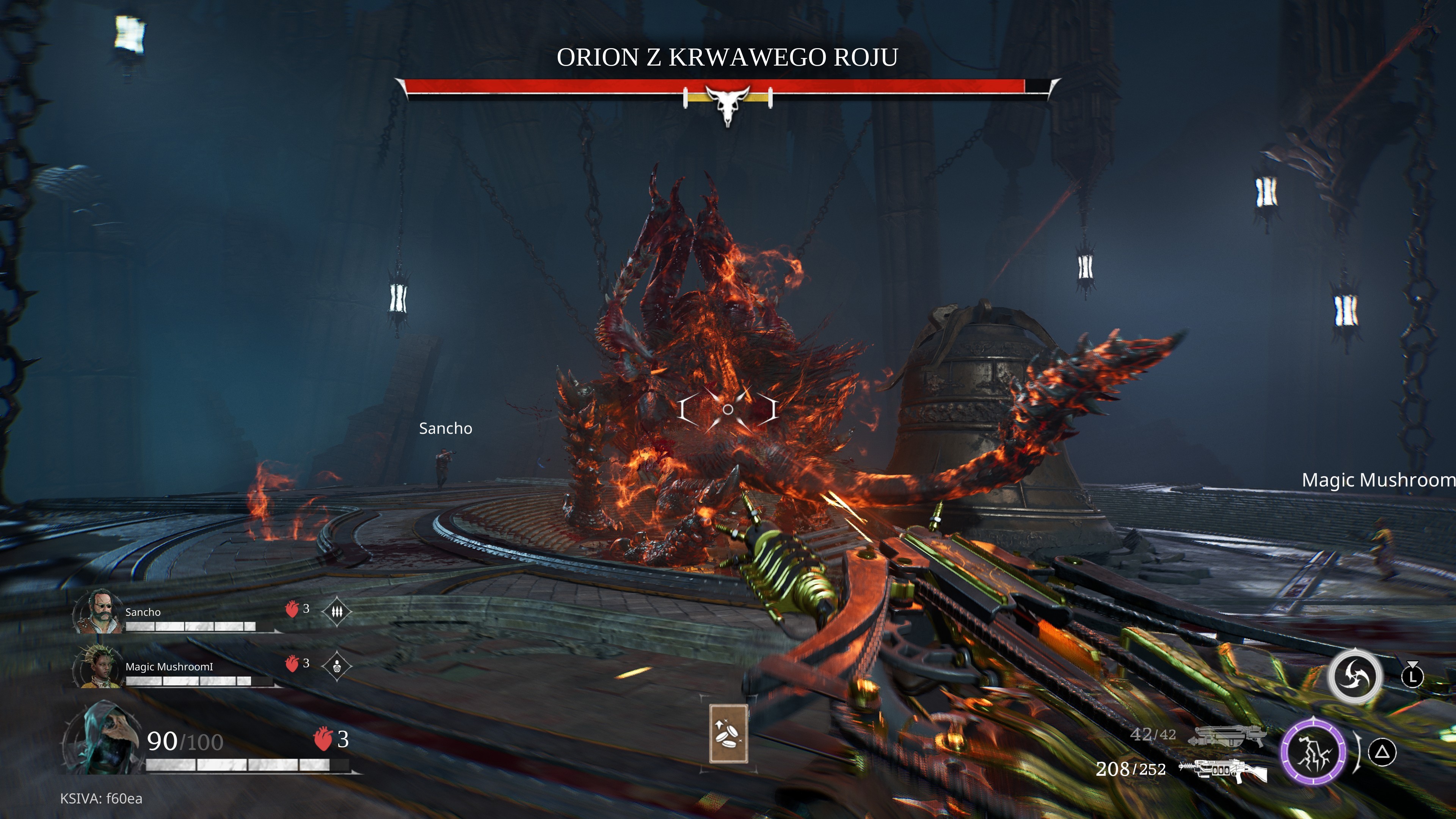Select the tarot card with coins
Screen dimensions: 1456x819
pyautogui.click(x=728, y=733)
